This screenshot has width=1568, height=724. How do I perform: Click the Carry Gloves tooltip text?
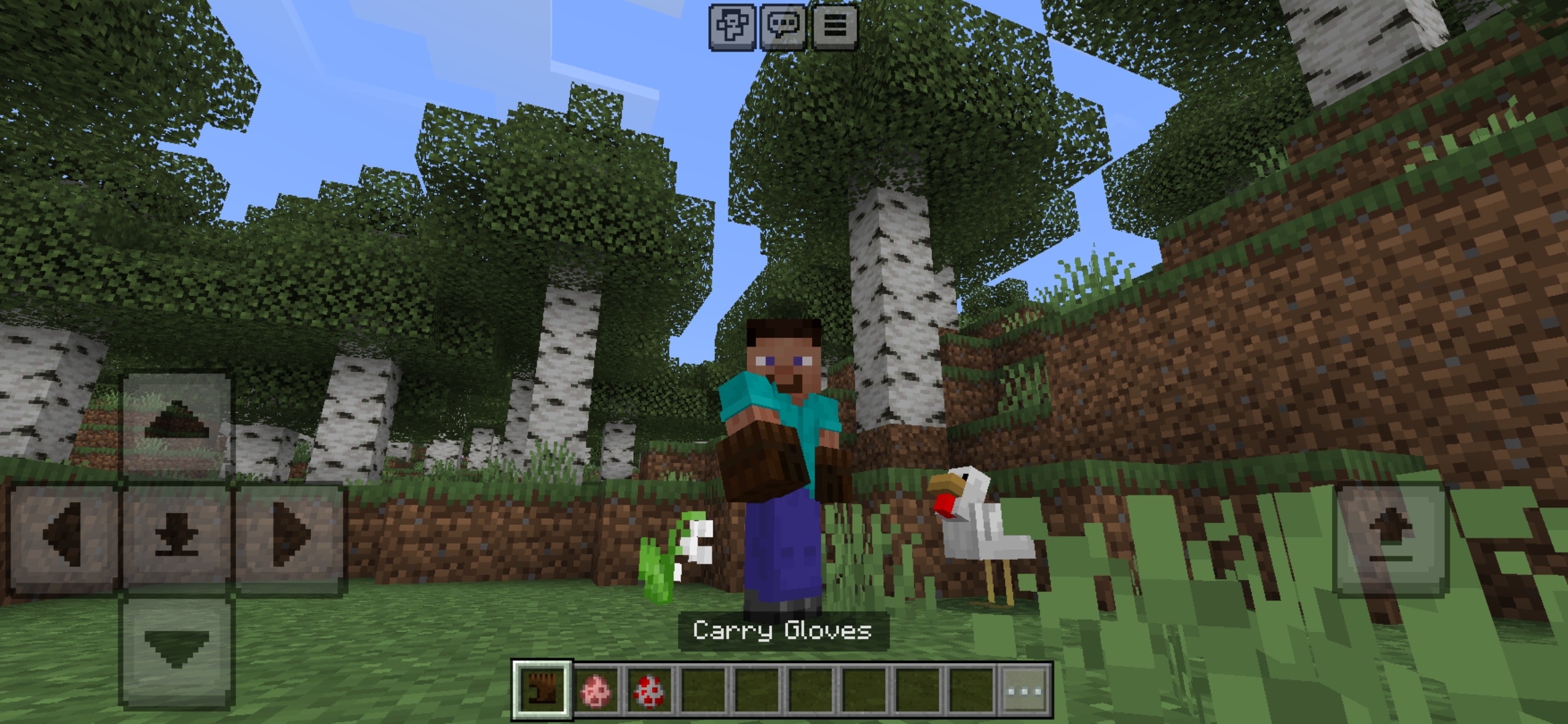point(783,630)
